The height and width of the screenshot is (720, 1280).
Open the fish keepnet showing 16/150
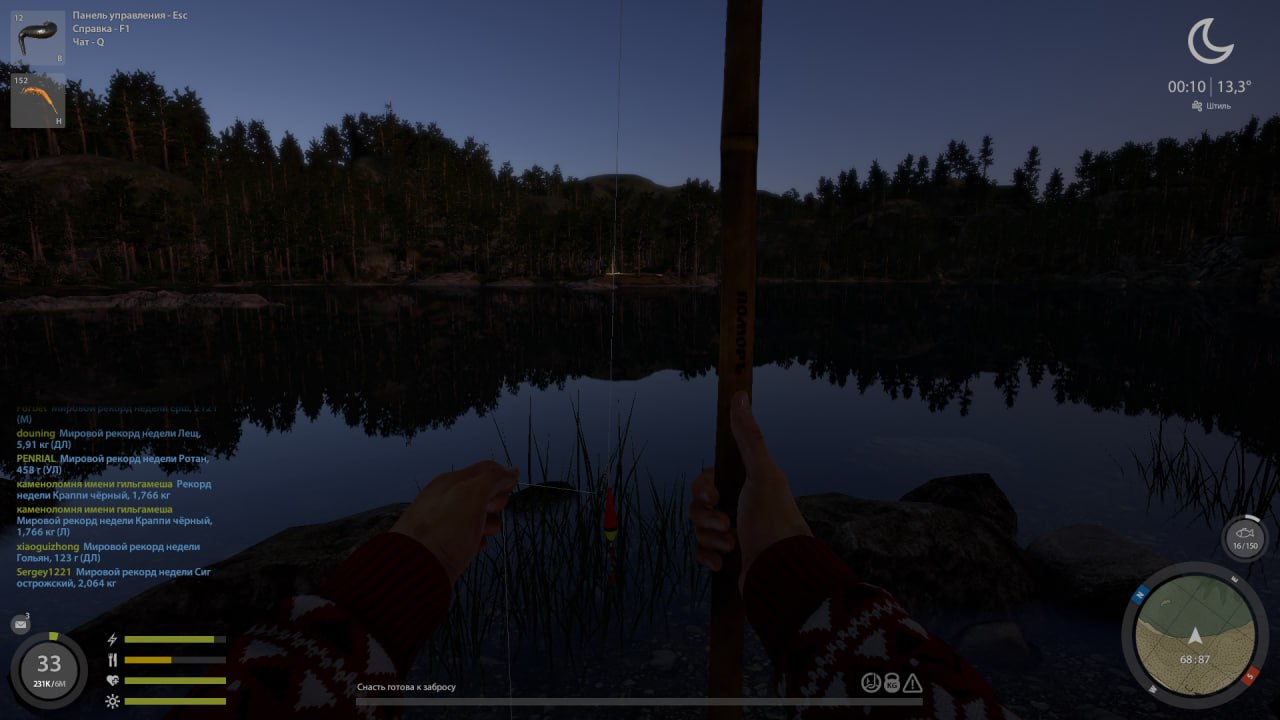[1244, 538]
